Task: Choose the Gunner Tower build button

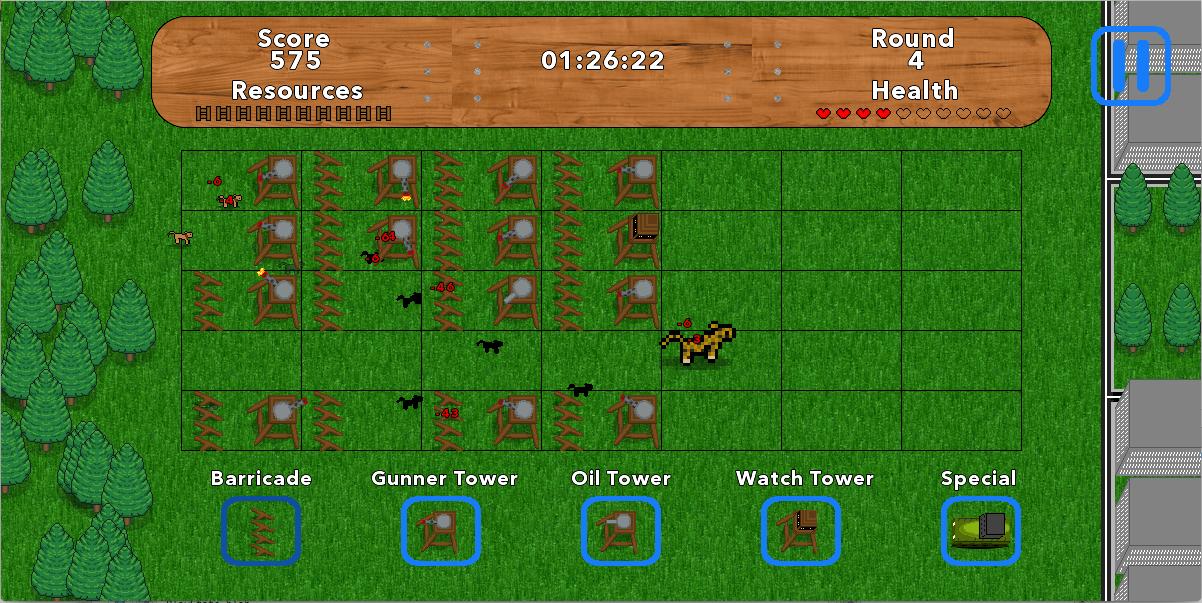Action: tap(441, 531)
